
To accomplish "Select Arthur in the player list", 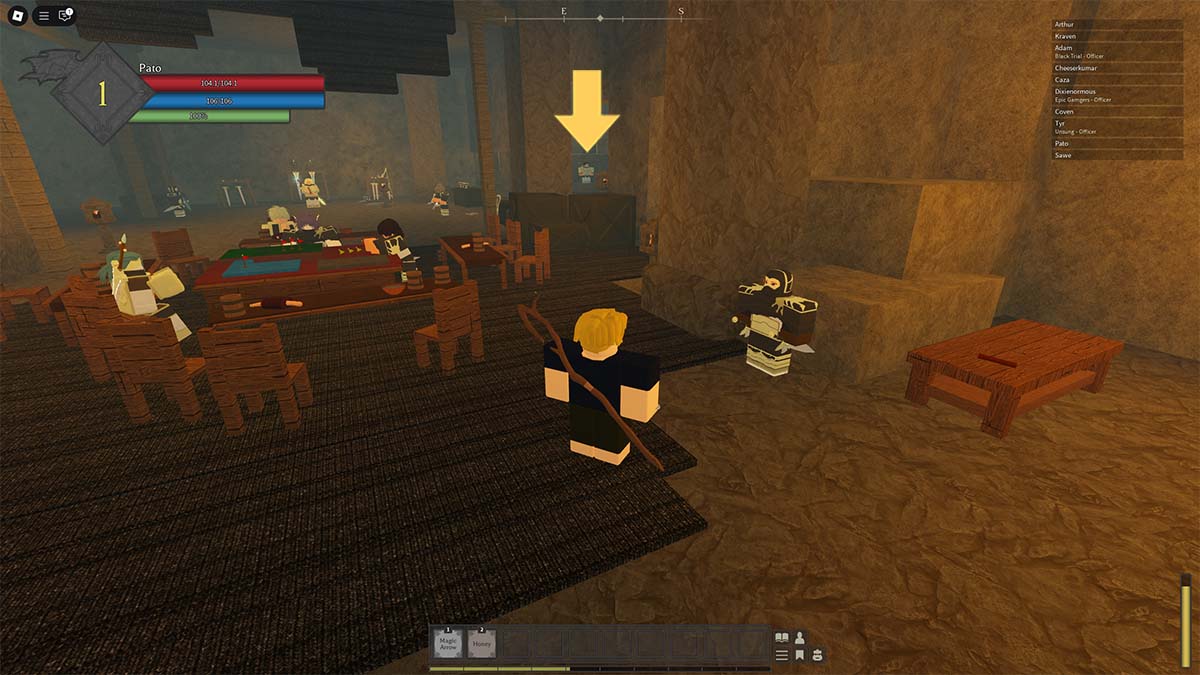I will (1117, 24).
